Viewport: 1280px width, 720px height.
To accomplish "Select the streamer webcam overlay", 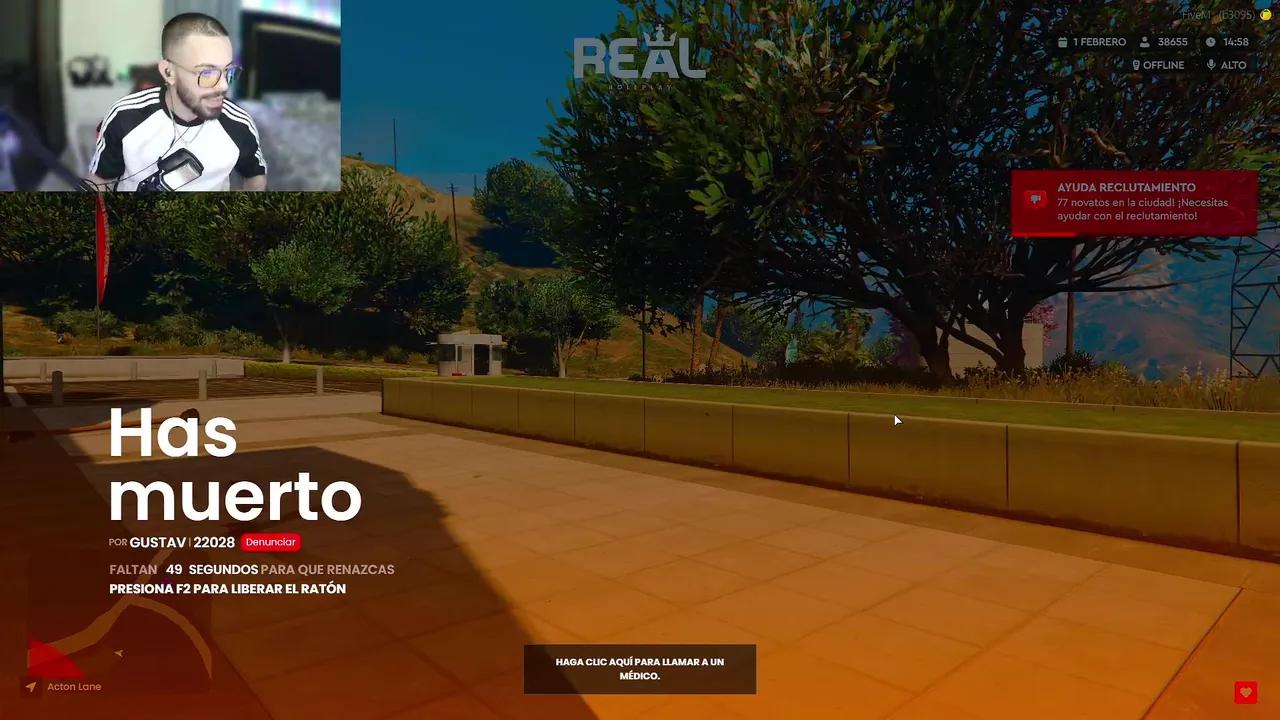I will 170,95.
